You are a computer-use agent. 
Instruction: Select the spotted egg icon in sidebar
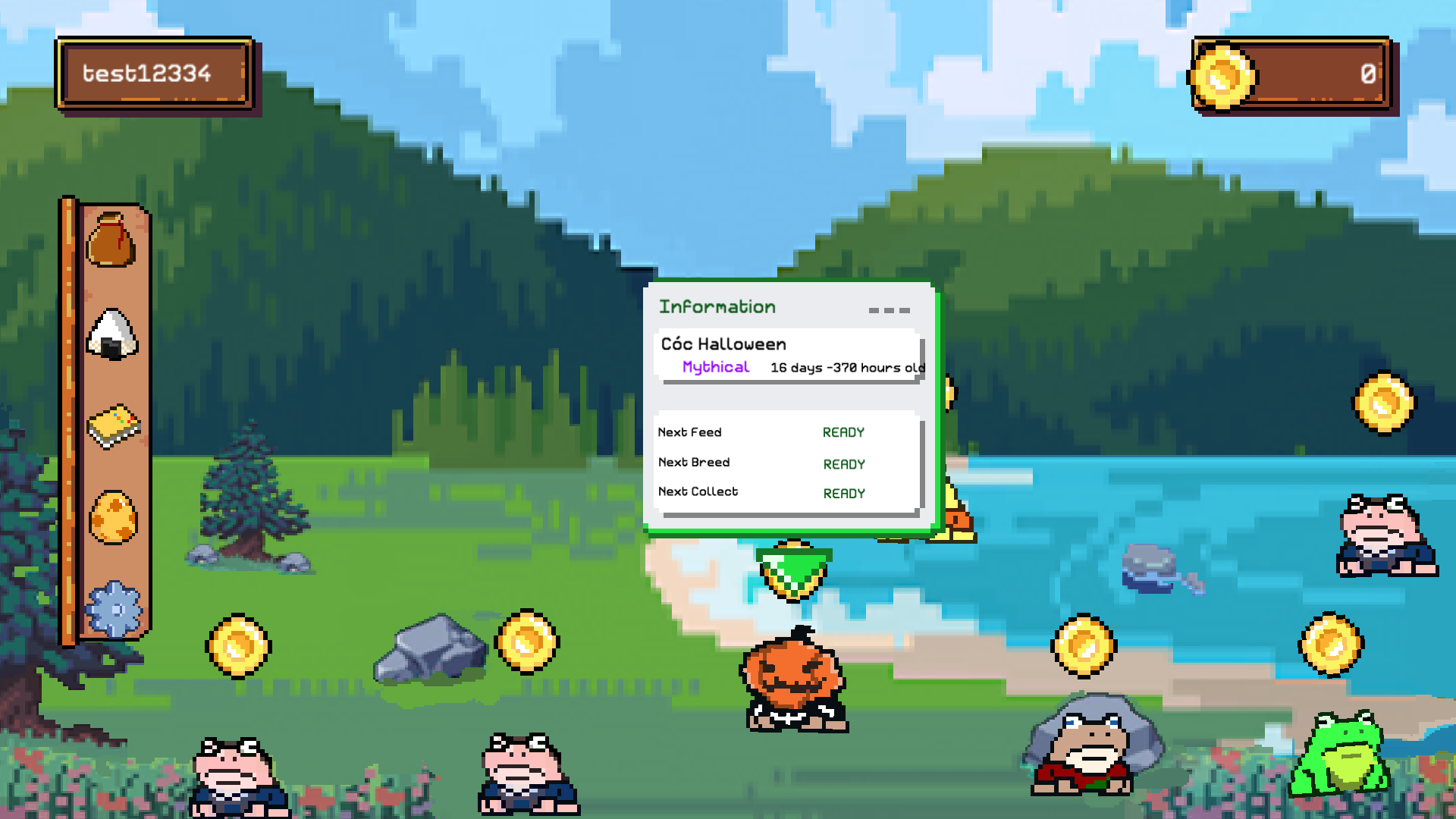(x=114, y=517)
